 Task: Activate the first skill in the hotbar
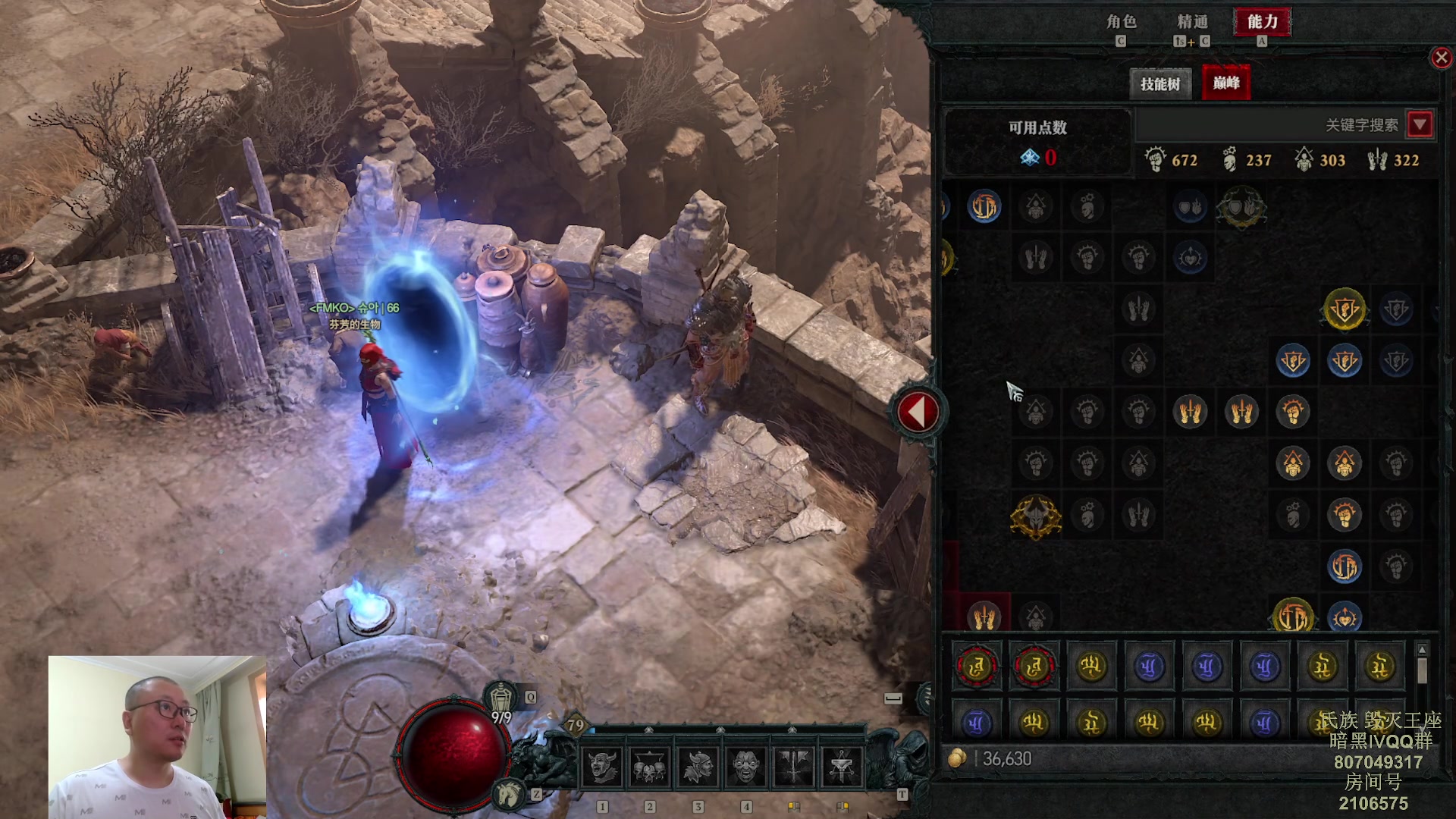602,767
